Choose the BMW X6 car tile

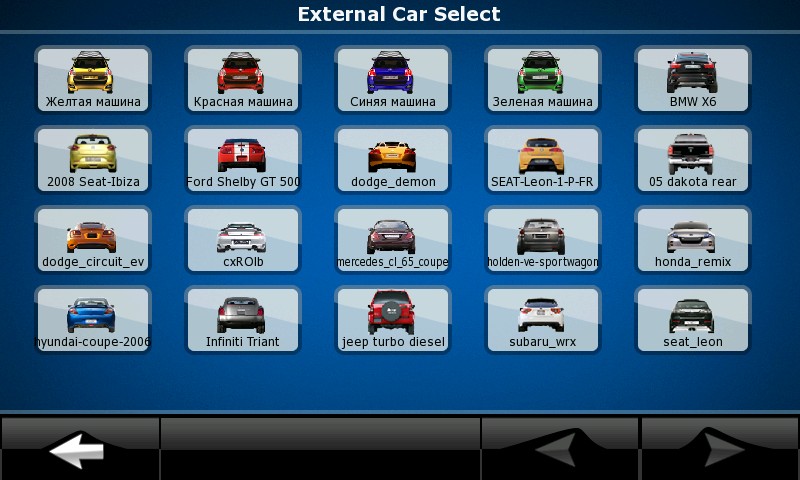[693, 79]
